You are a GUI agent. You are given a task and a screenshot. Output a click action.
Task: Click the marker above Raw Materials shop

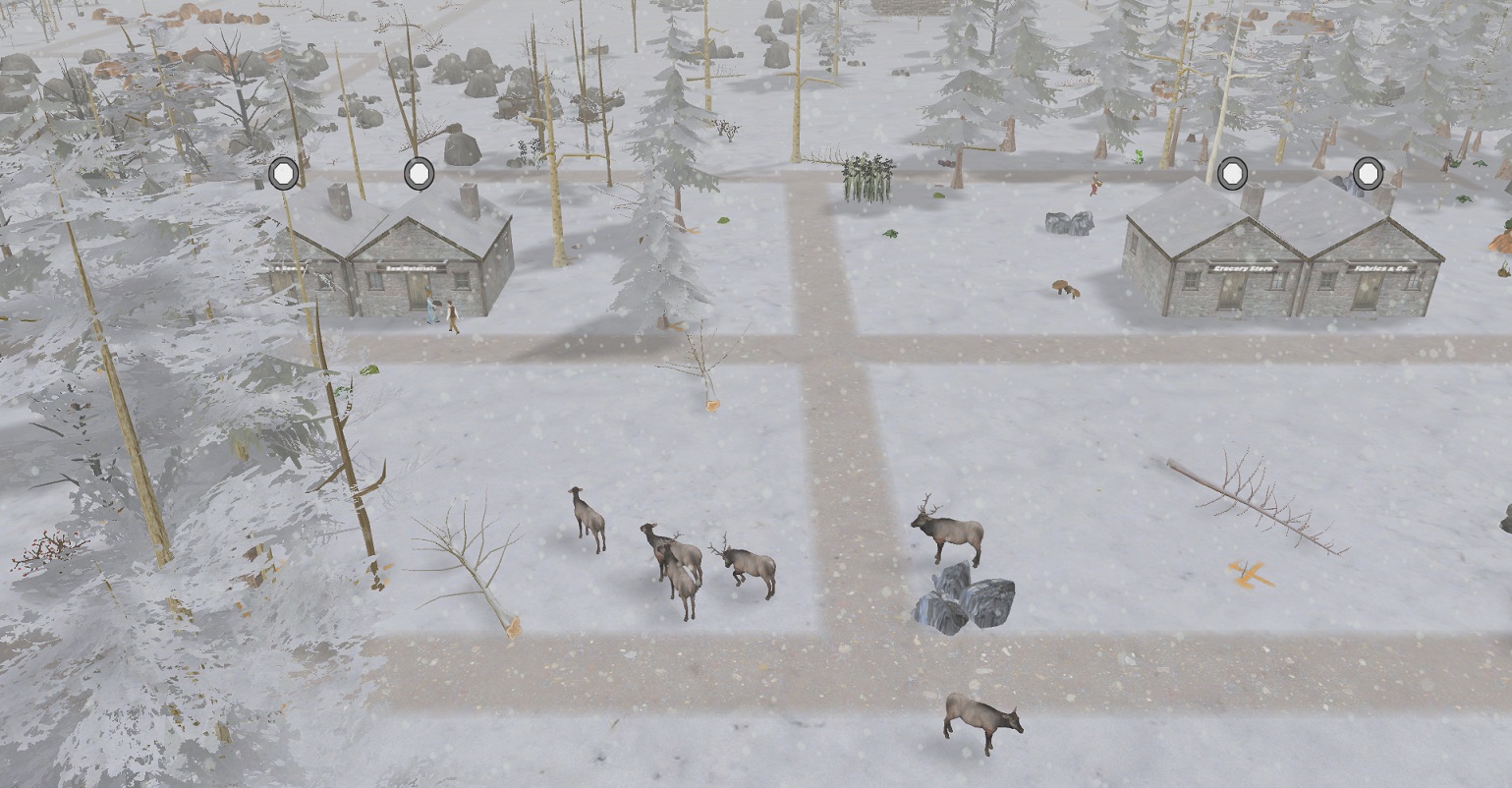click(x=420, y=173)
